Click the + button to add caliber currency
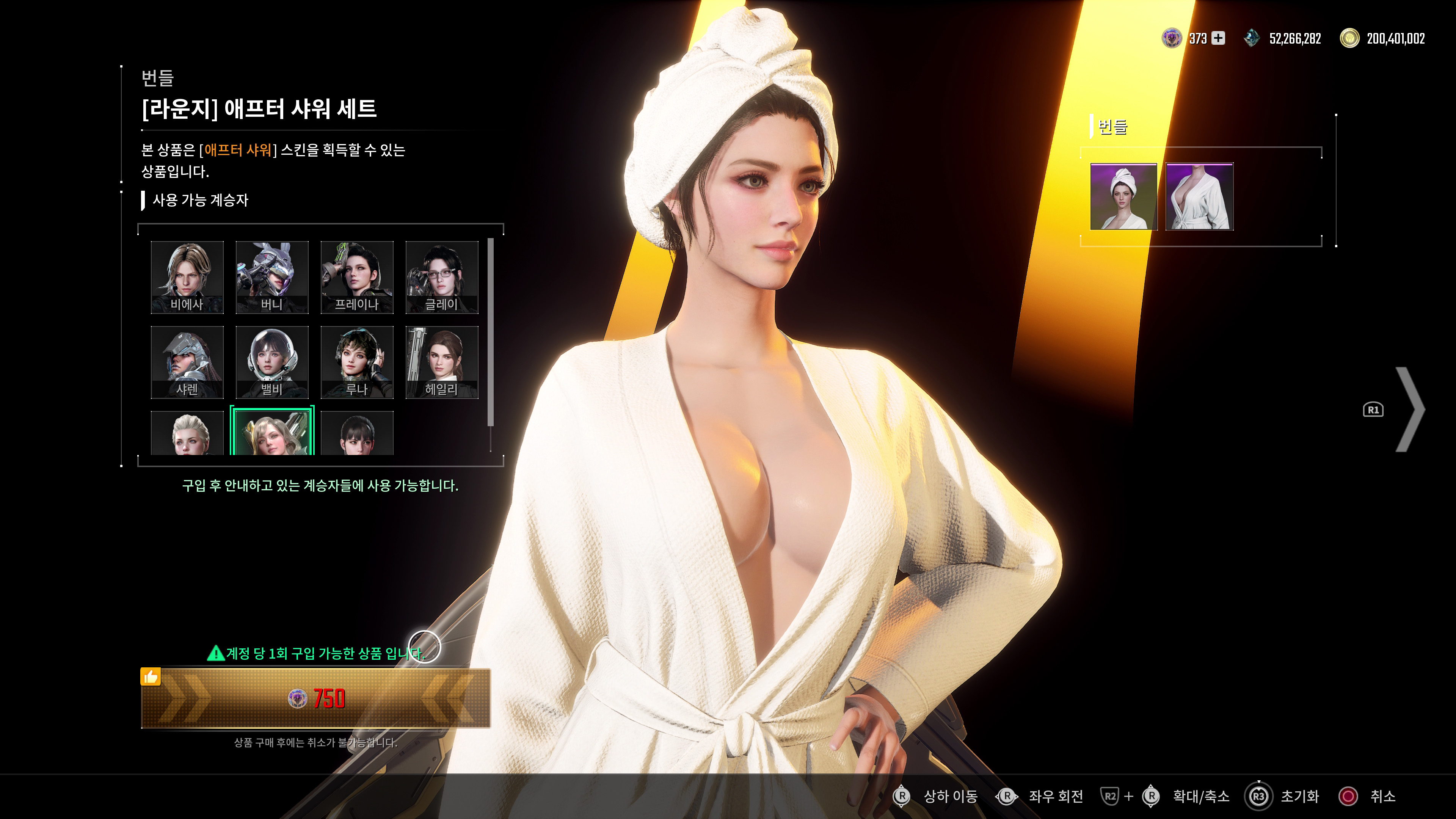 tap(1219, 38)
